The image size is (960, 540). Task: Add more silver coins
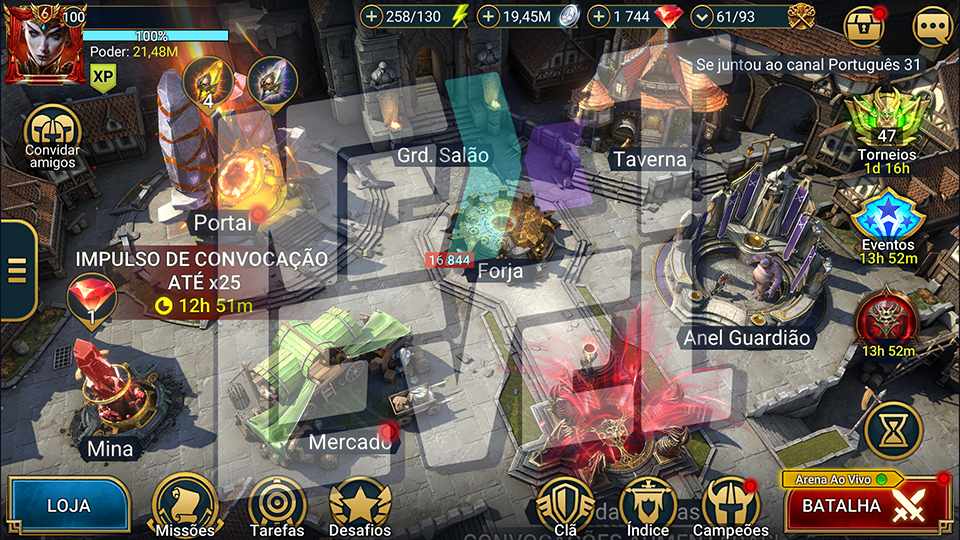[x=489, y=16]
